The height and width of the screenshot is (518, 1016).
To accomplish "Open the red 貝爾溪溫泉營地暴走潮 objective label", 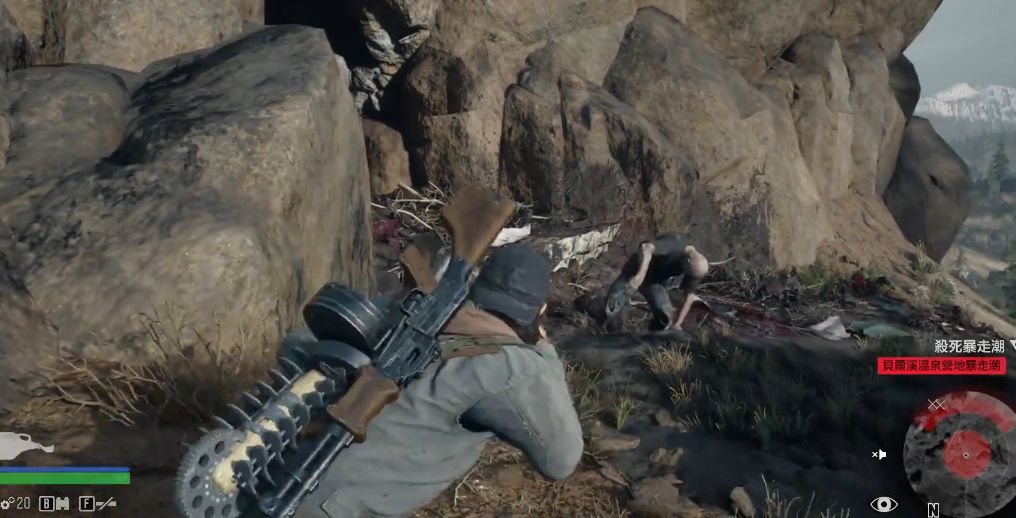I will click(x=941, y=366).
